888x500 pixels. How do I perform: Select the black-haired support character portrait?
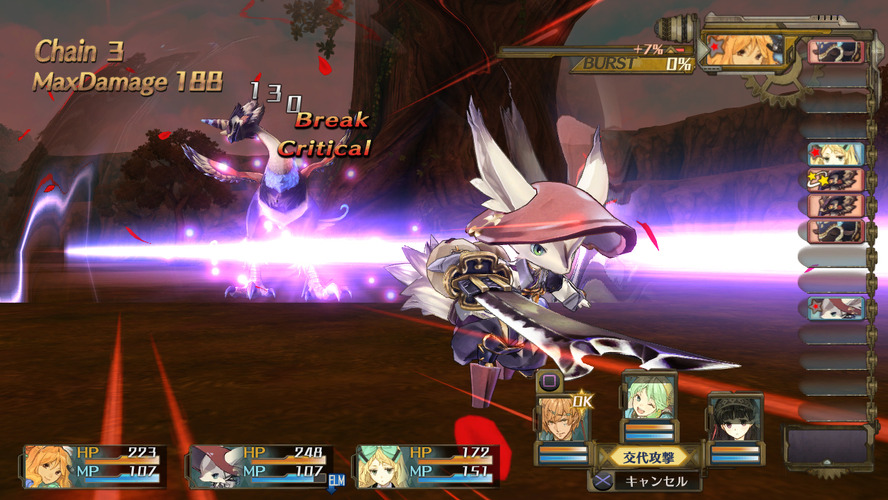coord(735,420)
